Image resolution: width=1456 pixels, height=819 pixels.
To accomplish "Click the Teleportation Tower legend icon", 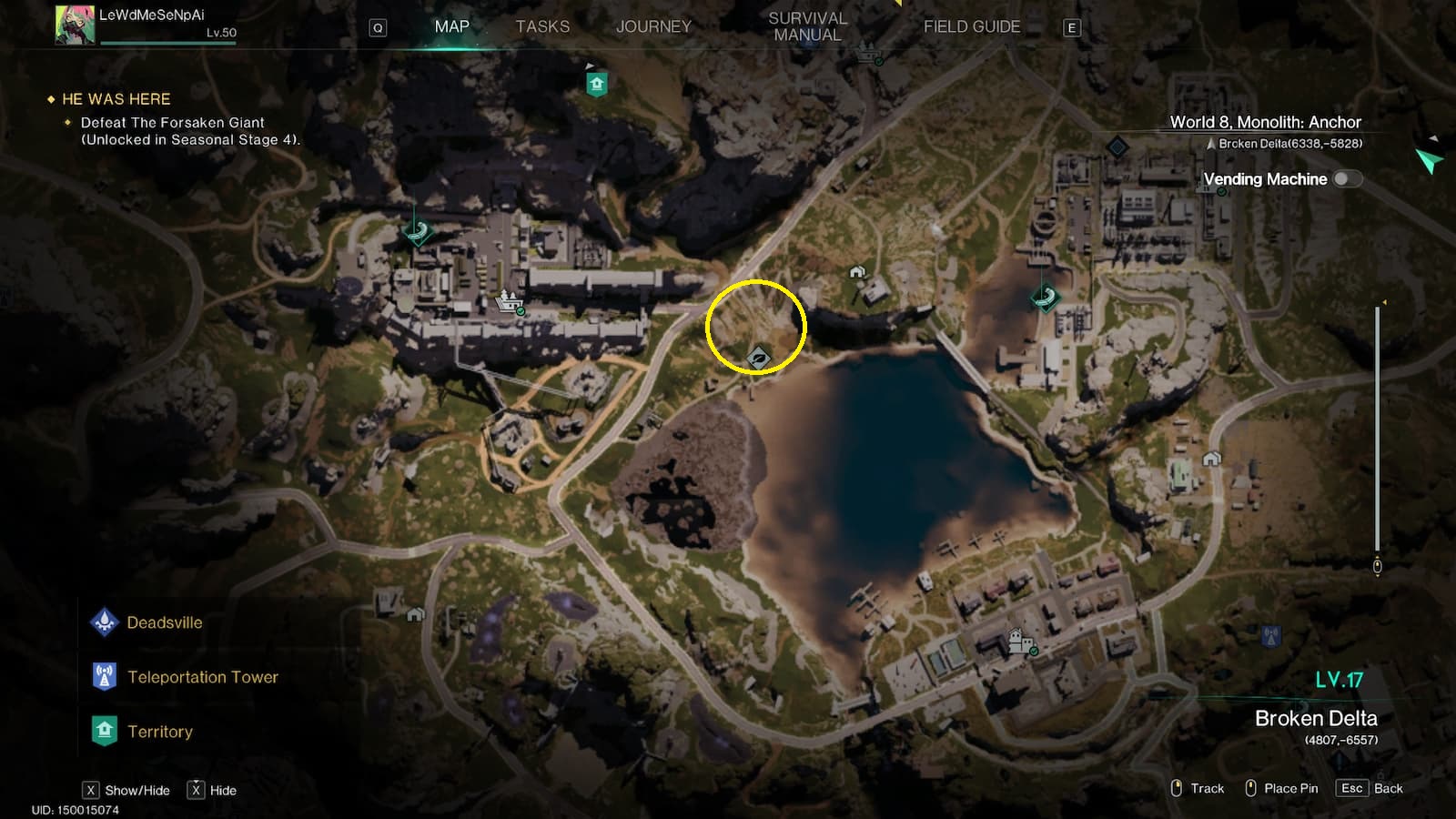I will point(105,677).
